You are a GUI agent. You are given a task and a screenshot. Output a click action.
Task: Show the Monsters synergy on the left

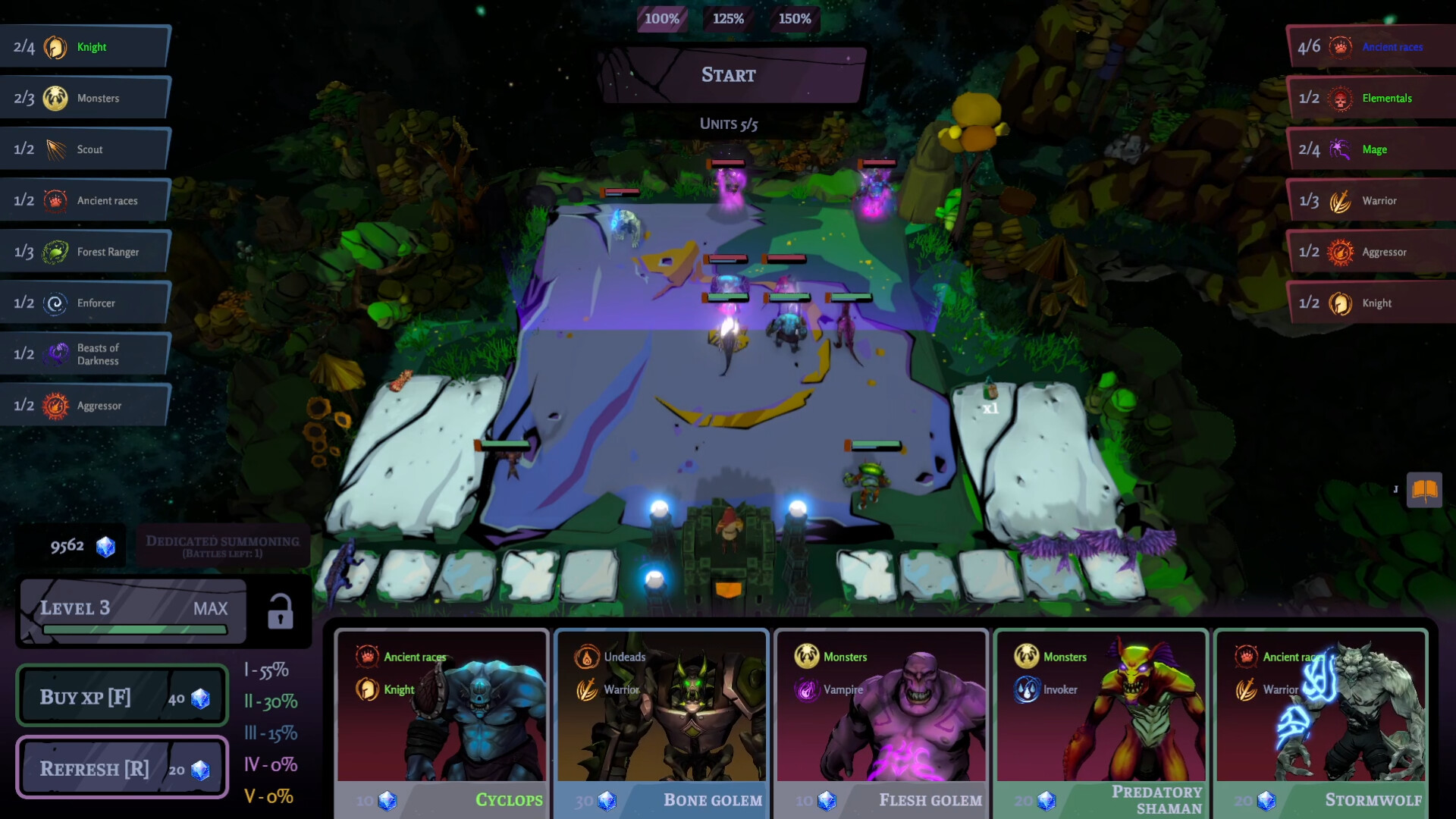[83, 99]
